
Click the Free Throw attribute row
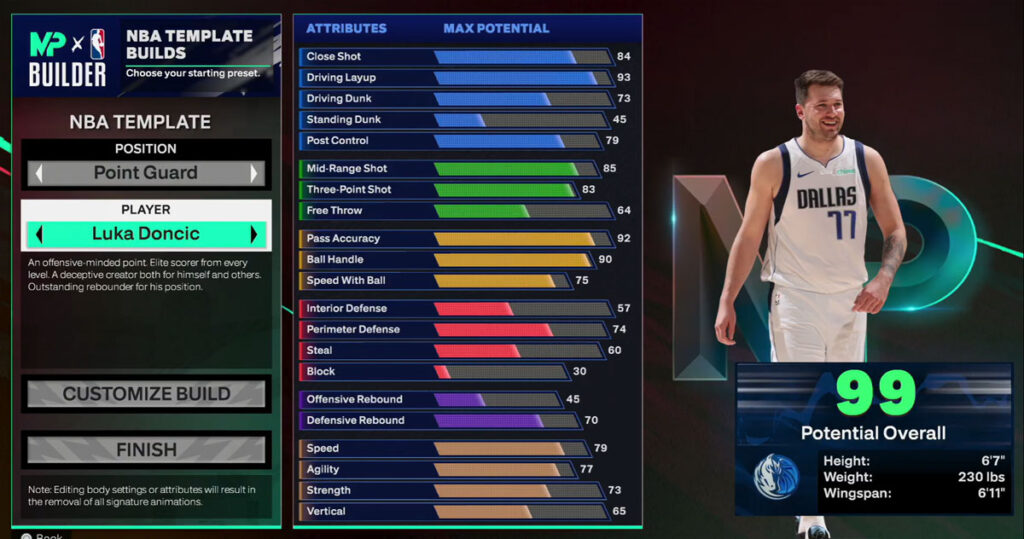coord(455,211)
